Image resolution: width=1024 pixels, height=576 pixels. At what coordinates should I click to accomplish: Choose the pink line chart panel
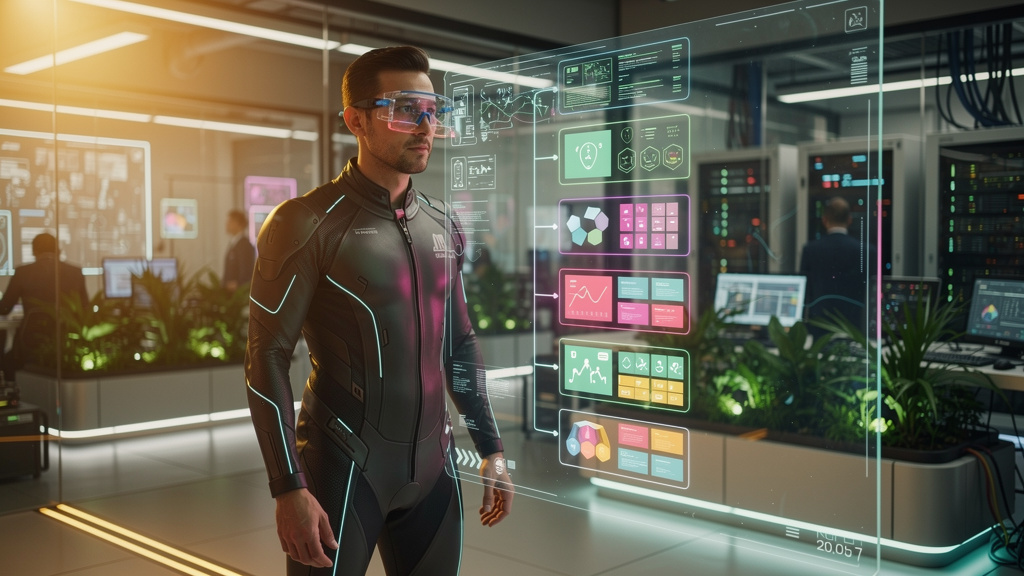pyautogui.click(x=624, y=300)
